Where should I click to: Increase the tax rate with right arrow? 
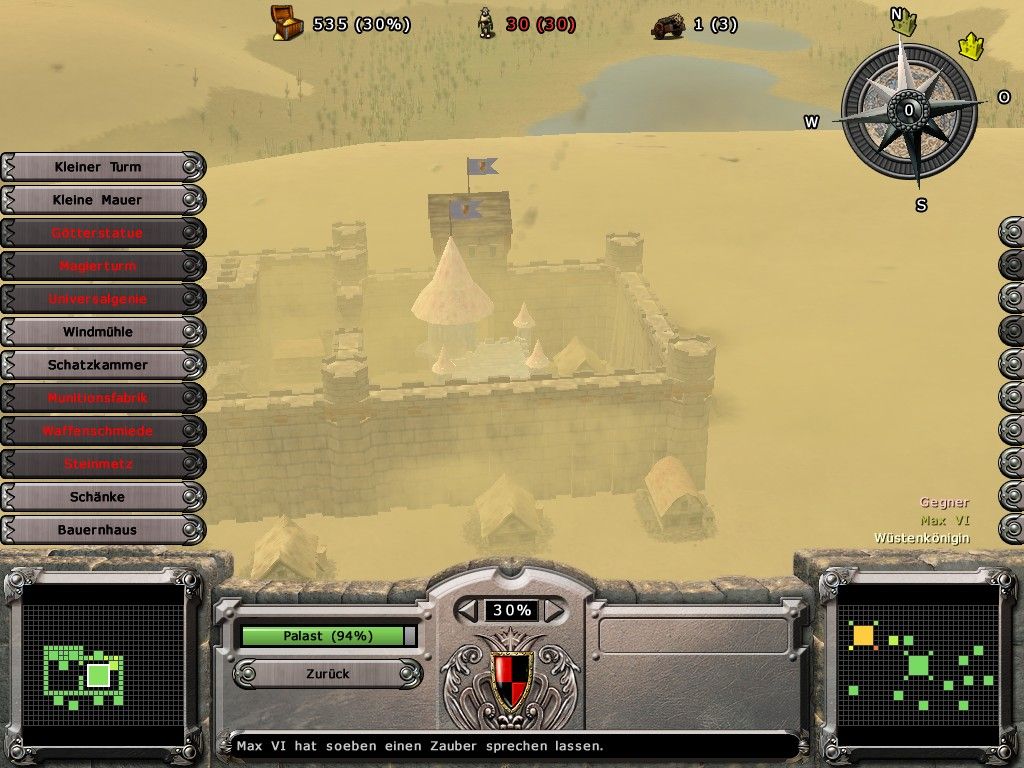(553, 610)
